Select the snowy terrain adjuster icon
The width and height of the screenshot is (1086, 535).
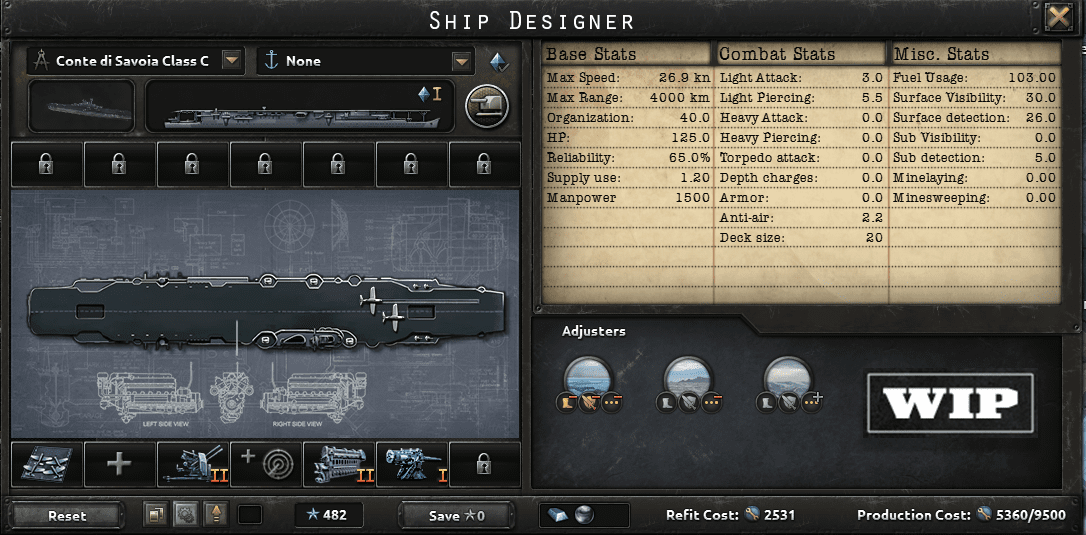[x=787, y=376]
